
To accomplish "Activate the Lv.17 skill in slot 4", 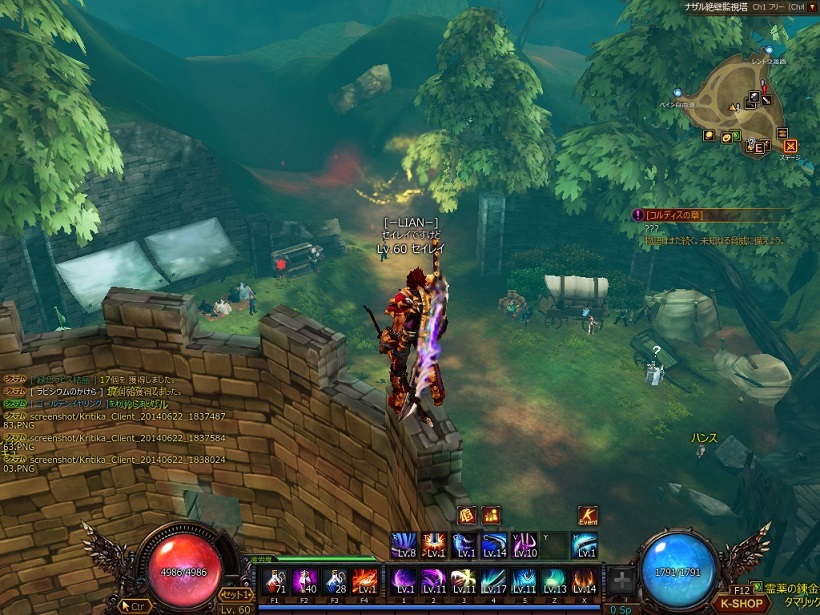I will click(x=495, y=581).
